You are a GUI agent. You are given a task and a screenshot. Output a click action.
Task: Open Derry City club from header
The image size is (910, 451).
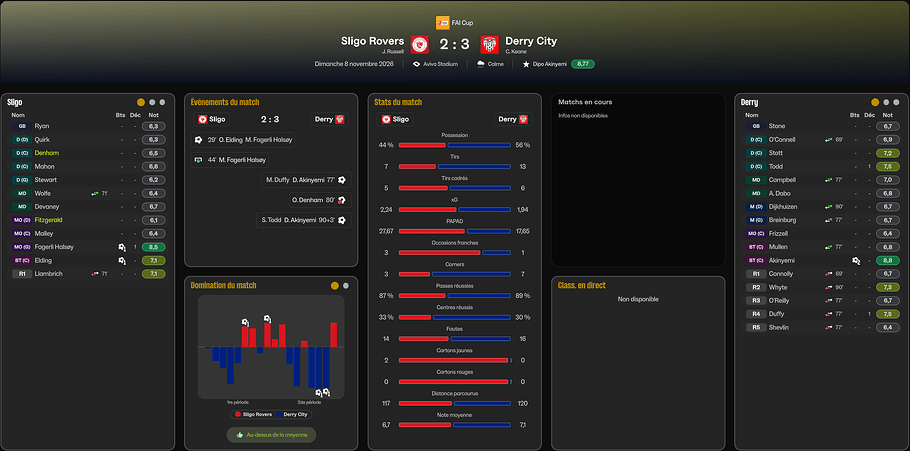click(531, 41)
